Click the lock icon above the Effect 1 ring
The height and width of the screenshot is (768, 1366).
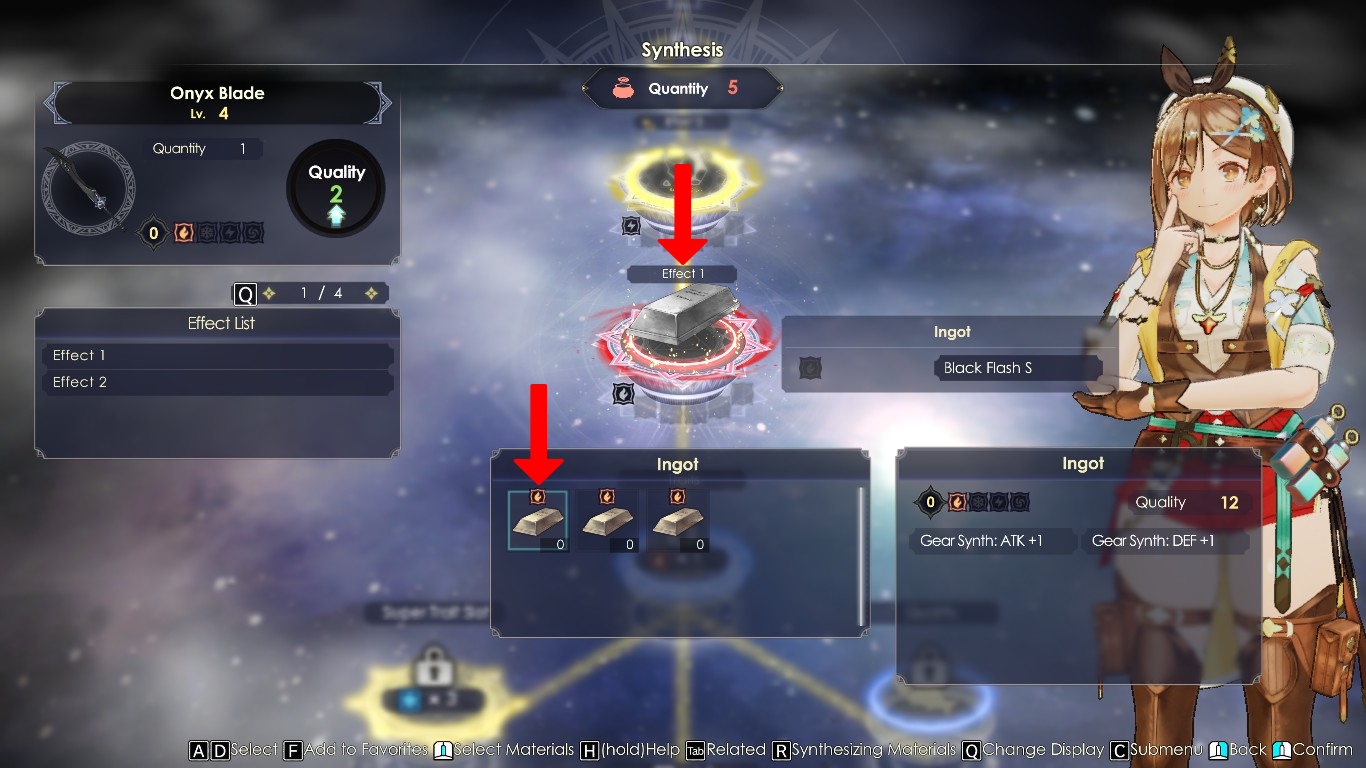[x=630, y=226]
